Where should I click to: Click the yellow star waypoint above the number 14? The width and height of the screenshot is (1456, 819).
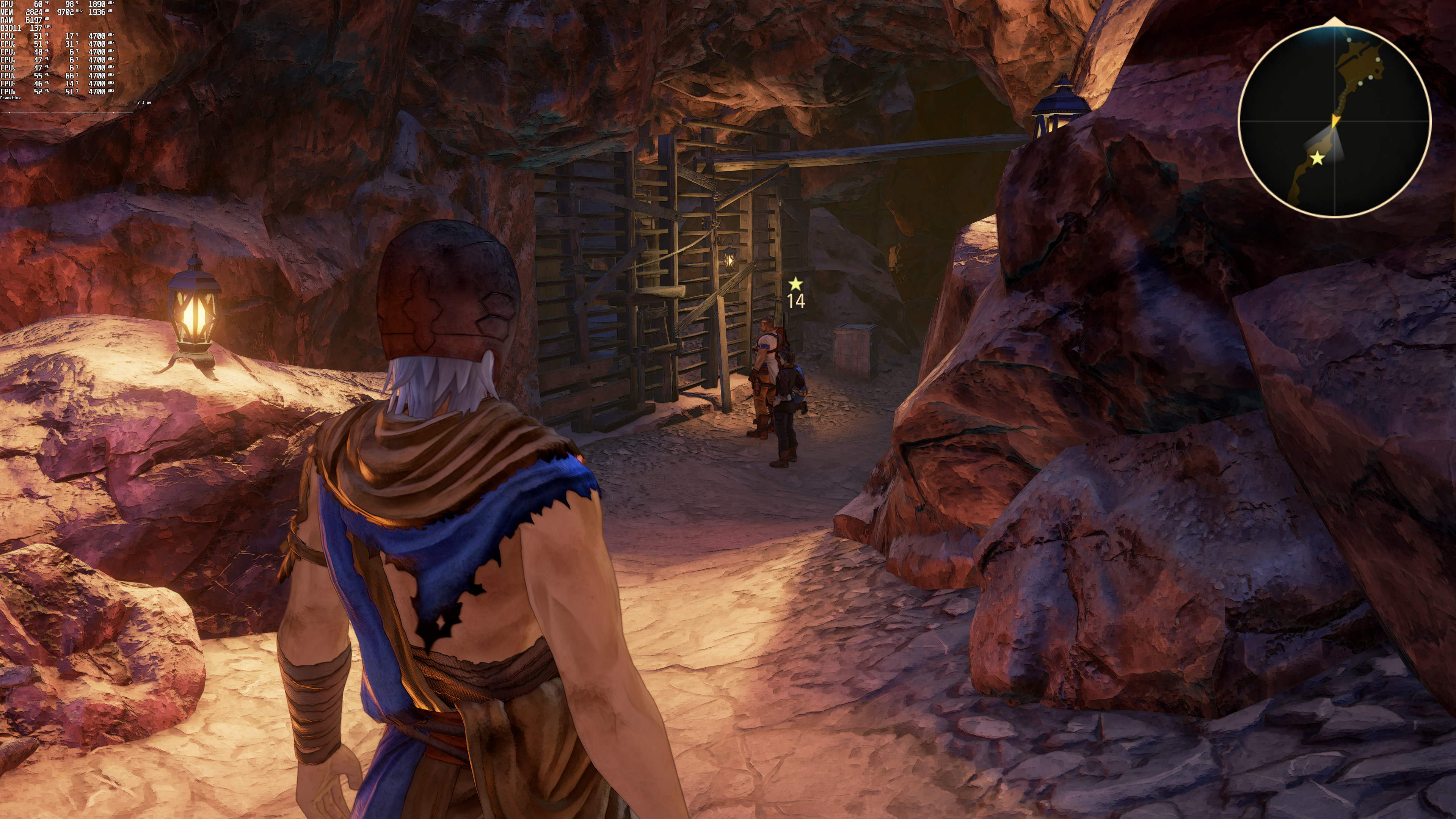(795, 283)
